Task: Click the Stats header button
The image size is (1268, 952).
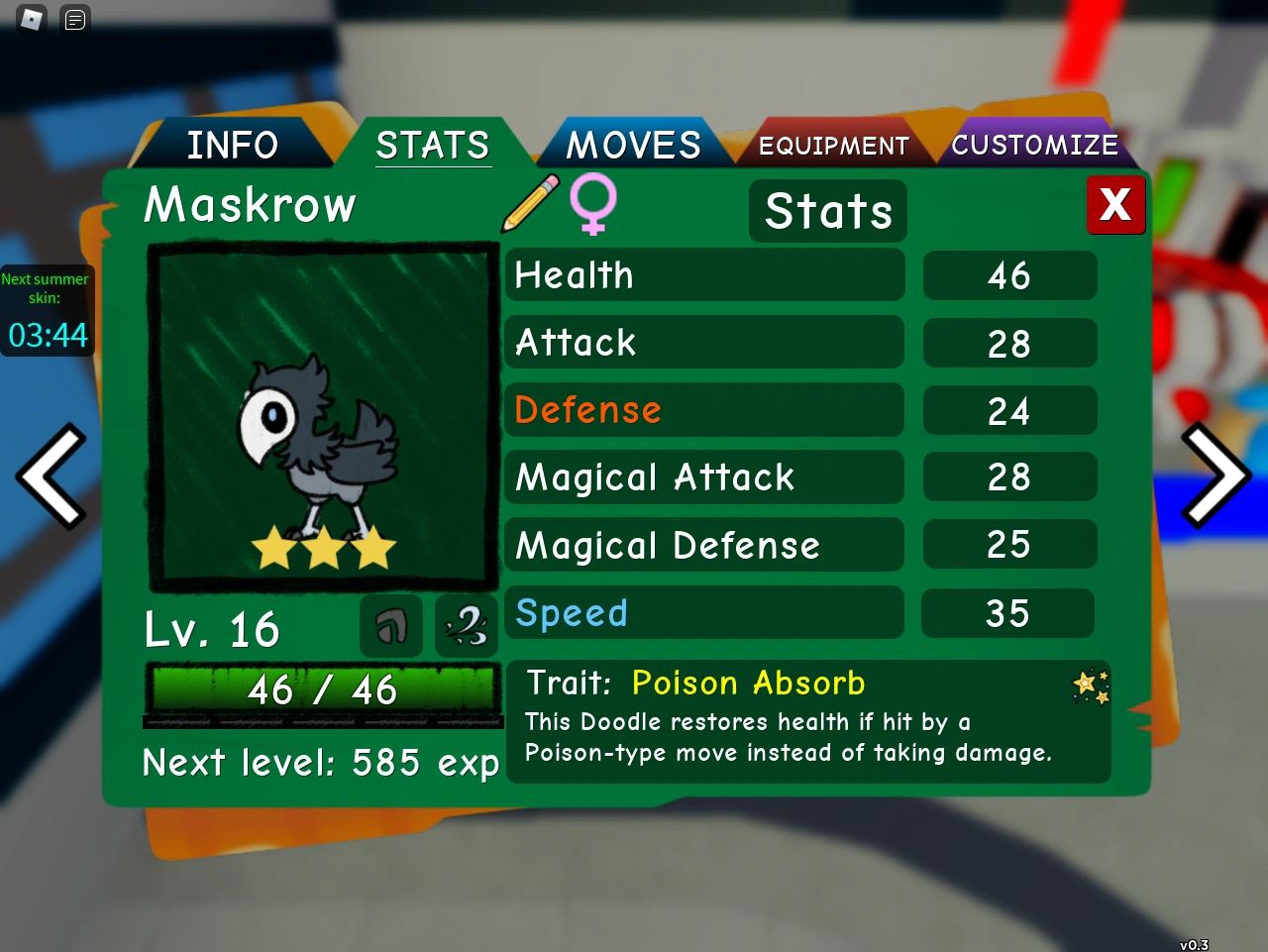Action: coord(827,210)
